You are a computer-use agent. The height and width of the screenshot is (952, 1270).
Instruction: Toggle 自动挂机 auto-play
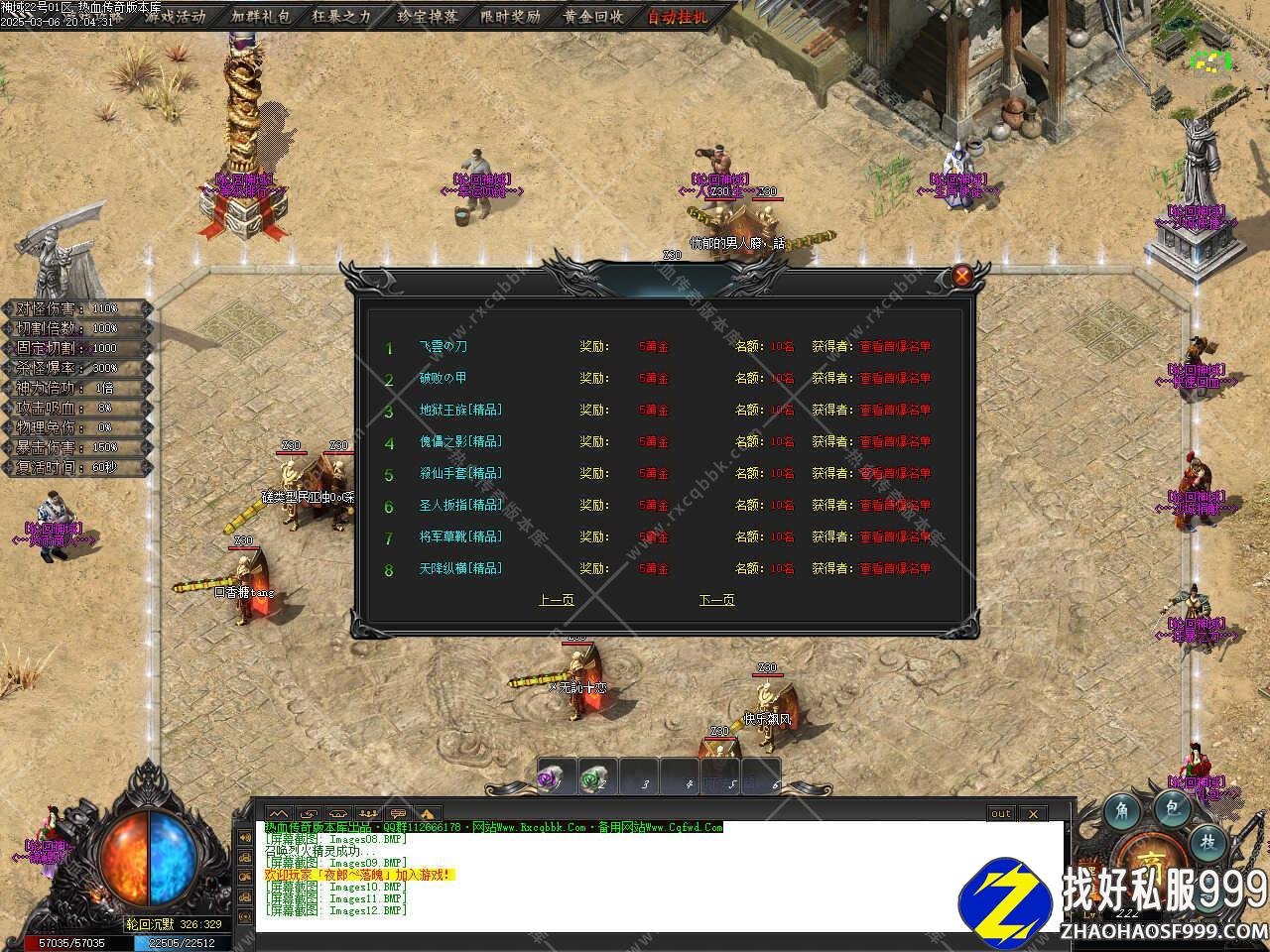(679, 16)
